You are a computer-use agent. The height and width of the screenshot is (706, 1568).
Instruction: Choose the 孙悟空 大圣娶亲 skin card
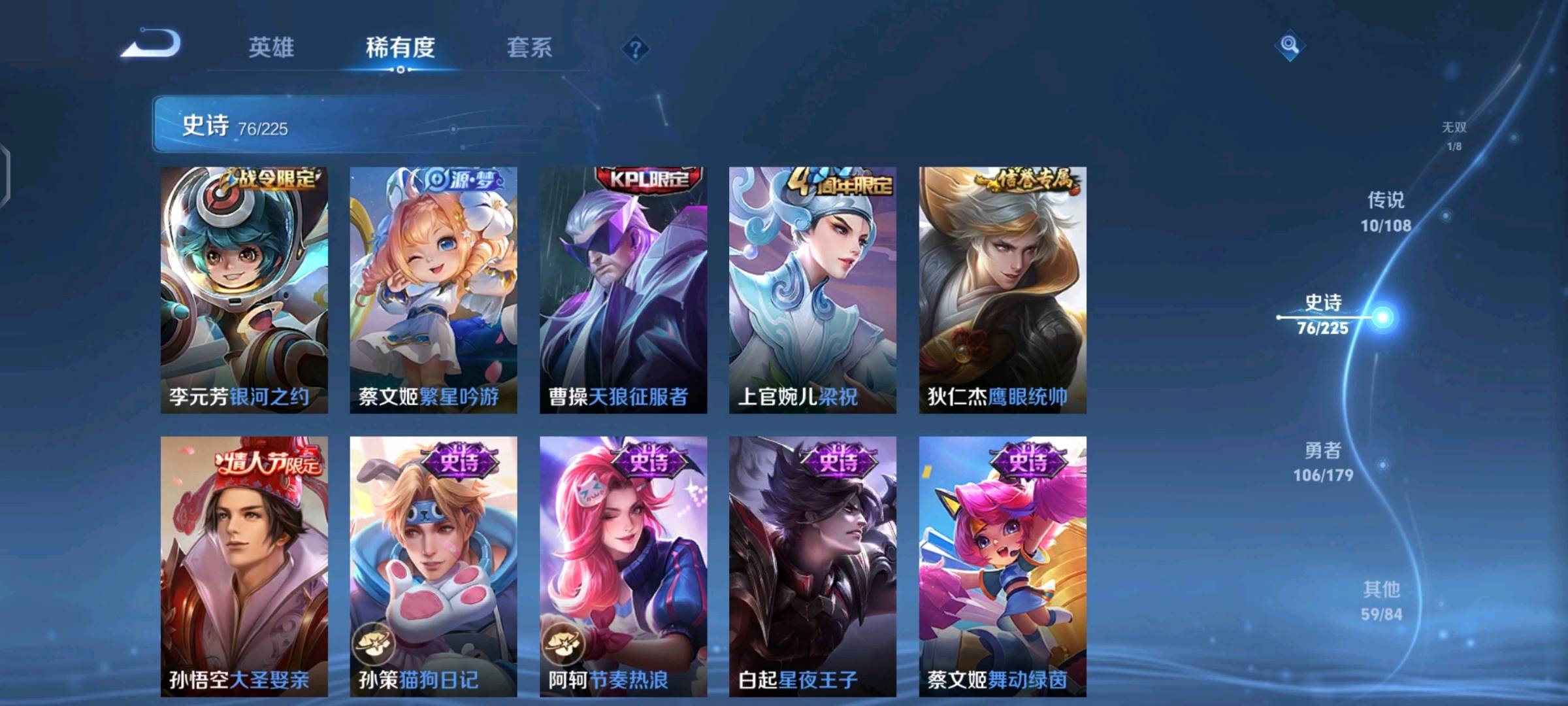pyautogui.click(x=244, y=566)
